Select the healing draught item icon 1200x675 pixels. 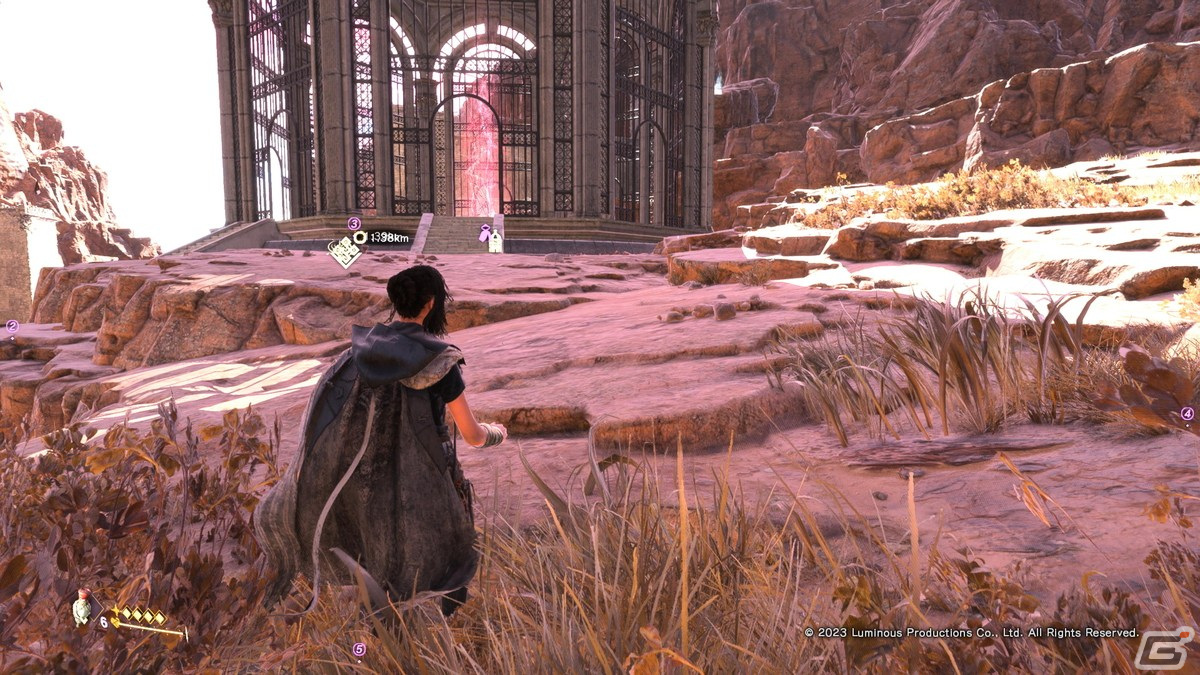(82, 607)
